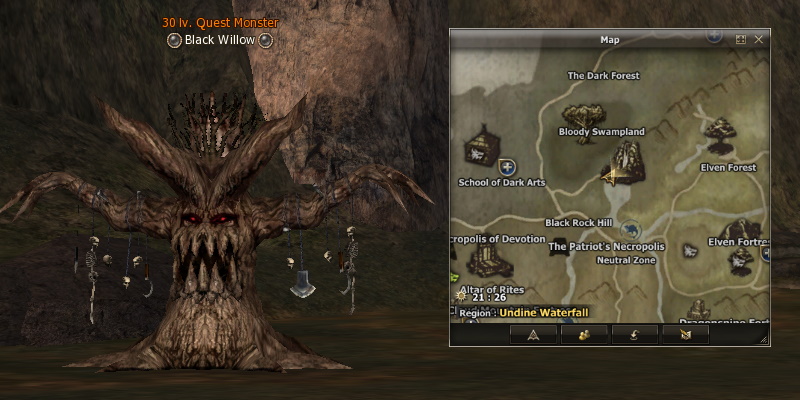Viewport: 800px width, 400px height.
Task: Close the Map window
Action: (x=759, y=40)
